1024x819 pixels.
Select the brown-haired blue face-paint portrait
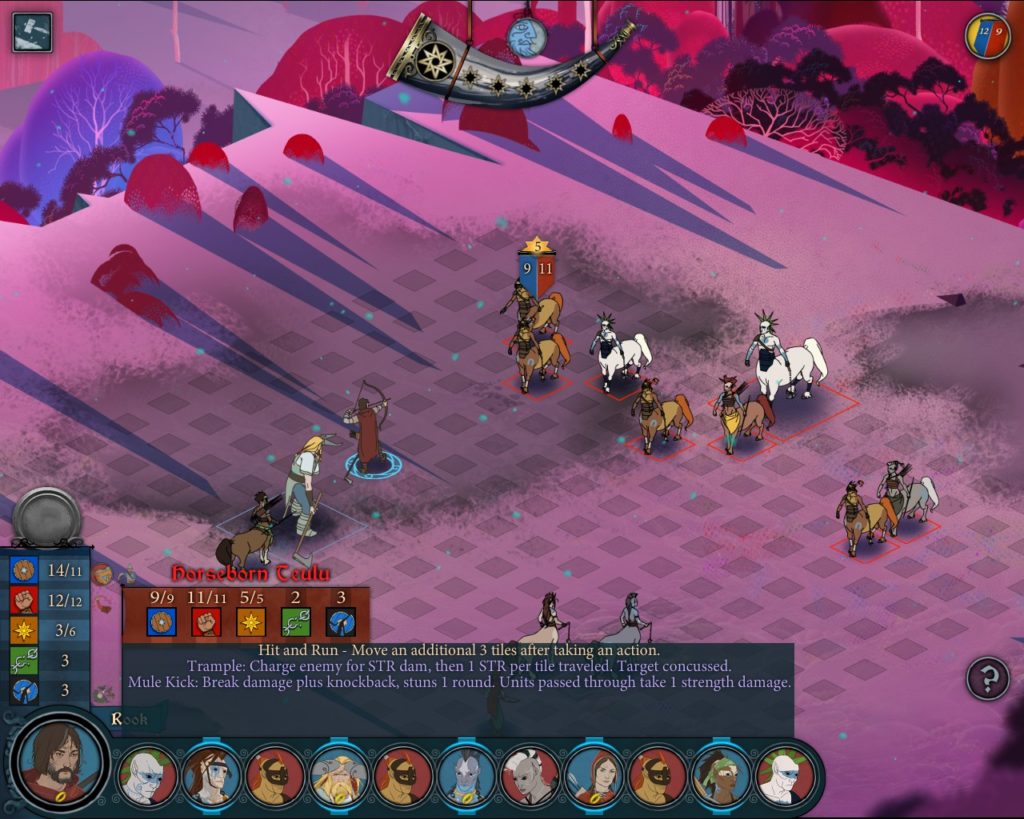click(210, 776)
